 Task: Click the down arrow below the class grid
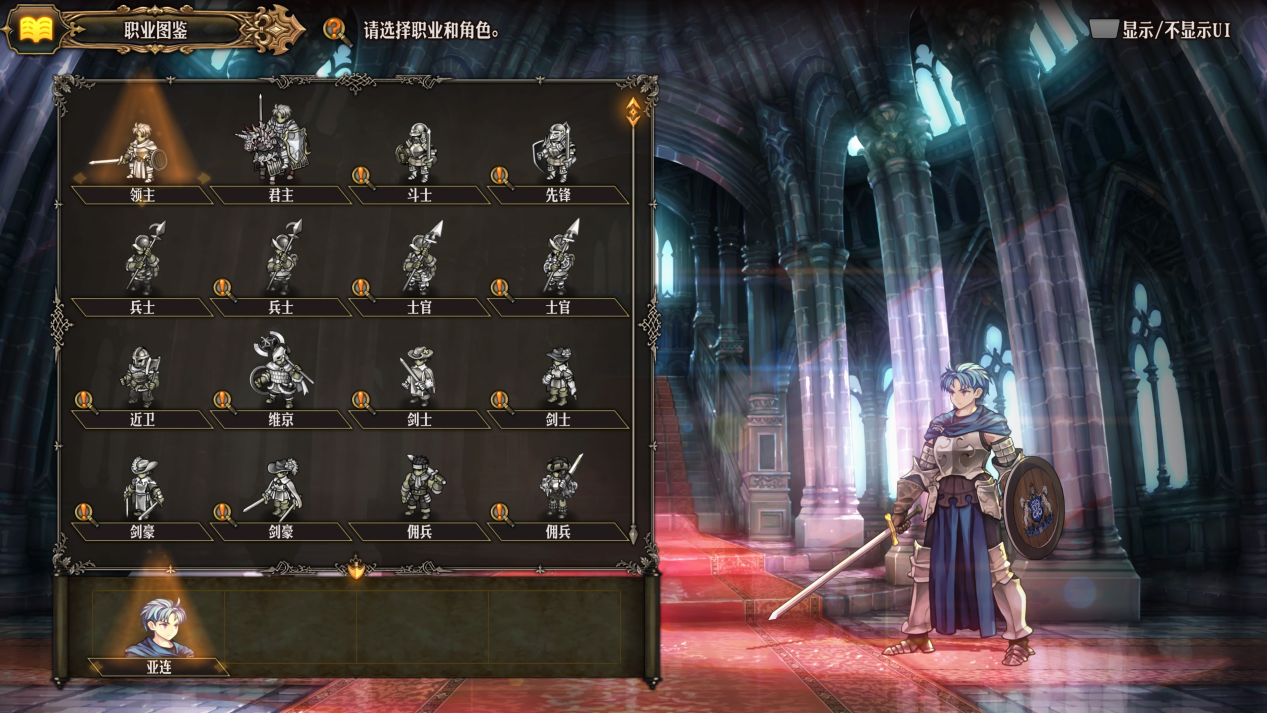(x=356, y=570)
